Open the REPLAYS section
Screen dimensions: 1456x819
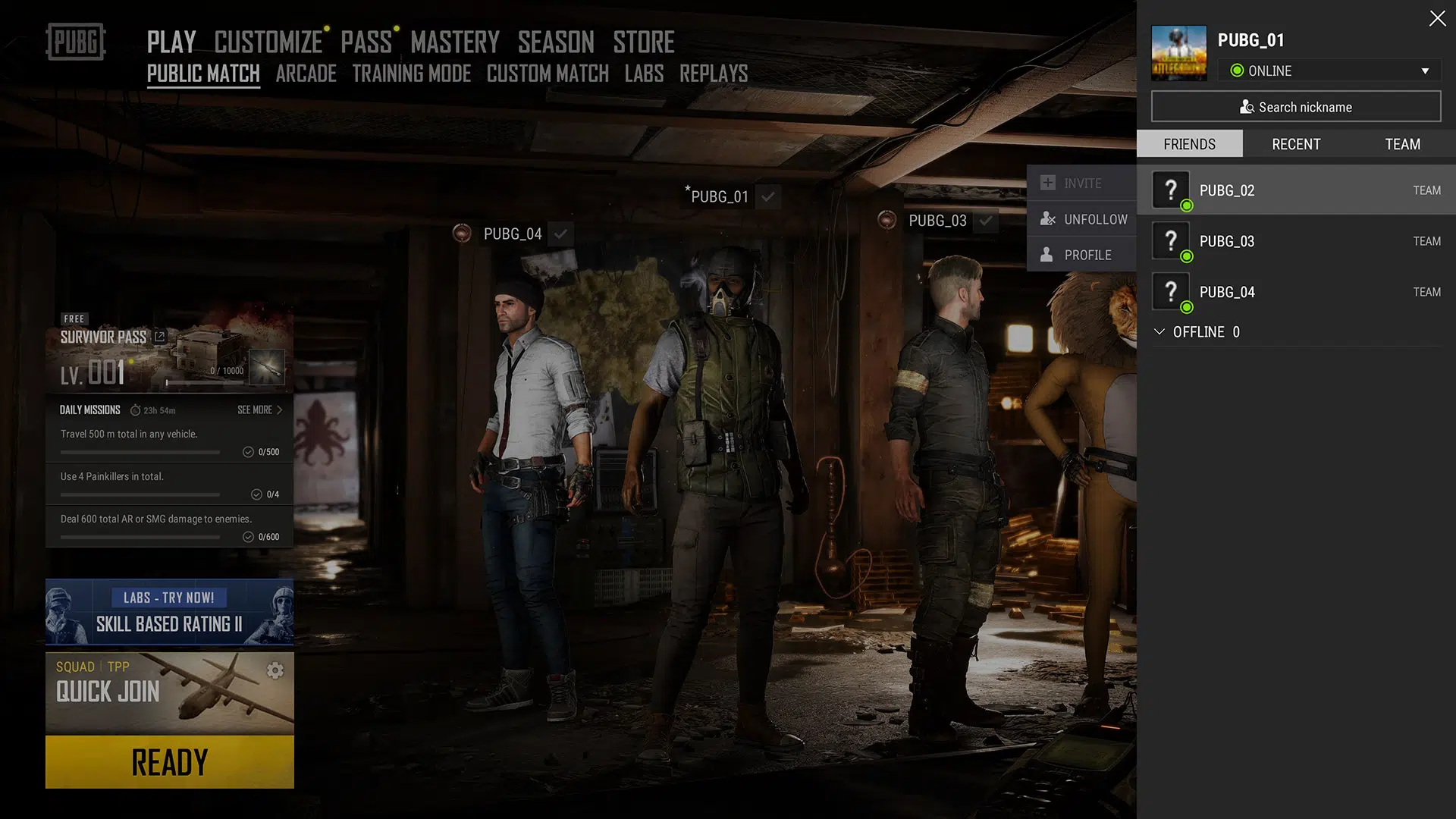[x=713, y=74]
